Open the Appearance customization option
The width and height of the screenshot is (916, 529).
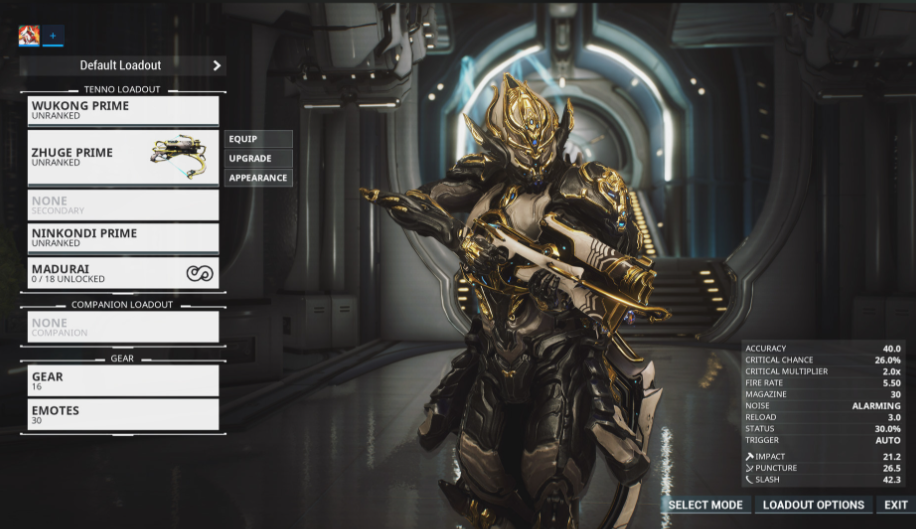(259, 178)
